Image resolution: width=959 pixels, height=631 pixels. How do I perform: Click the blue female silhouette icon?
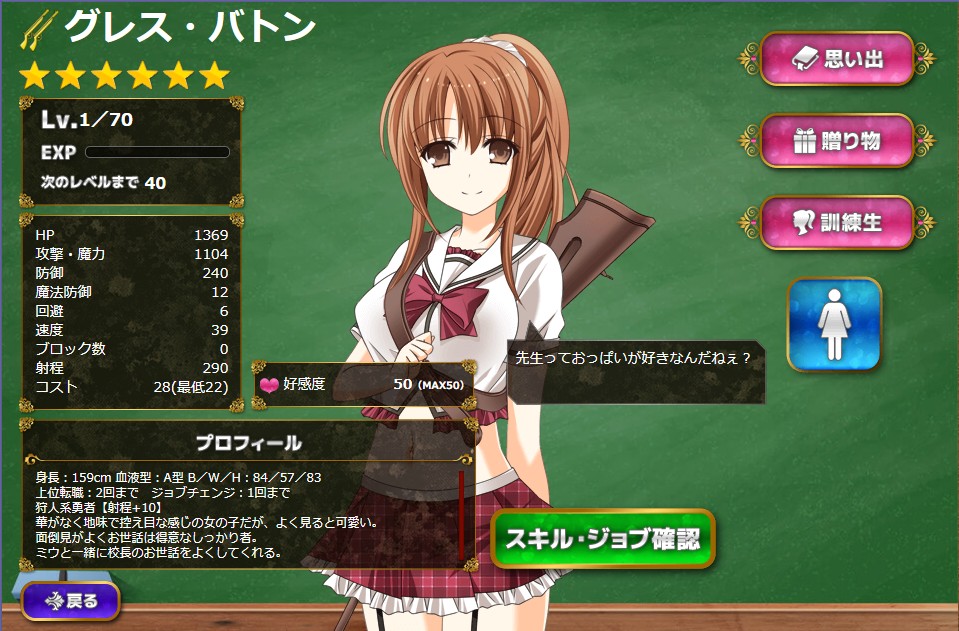[834, 325]
